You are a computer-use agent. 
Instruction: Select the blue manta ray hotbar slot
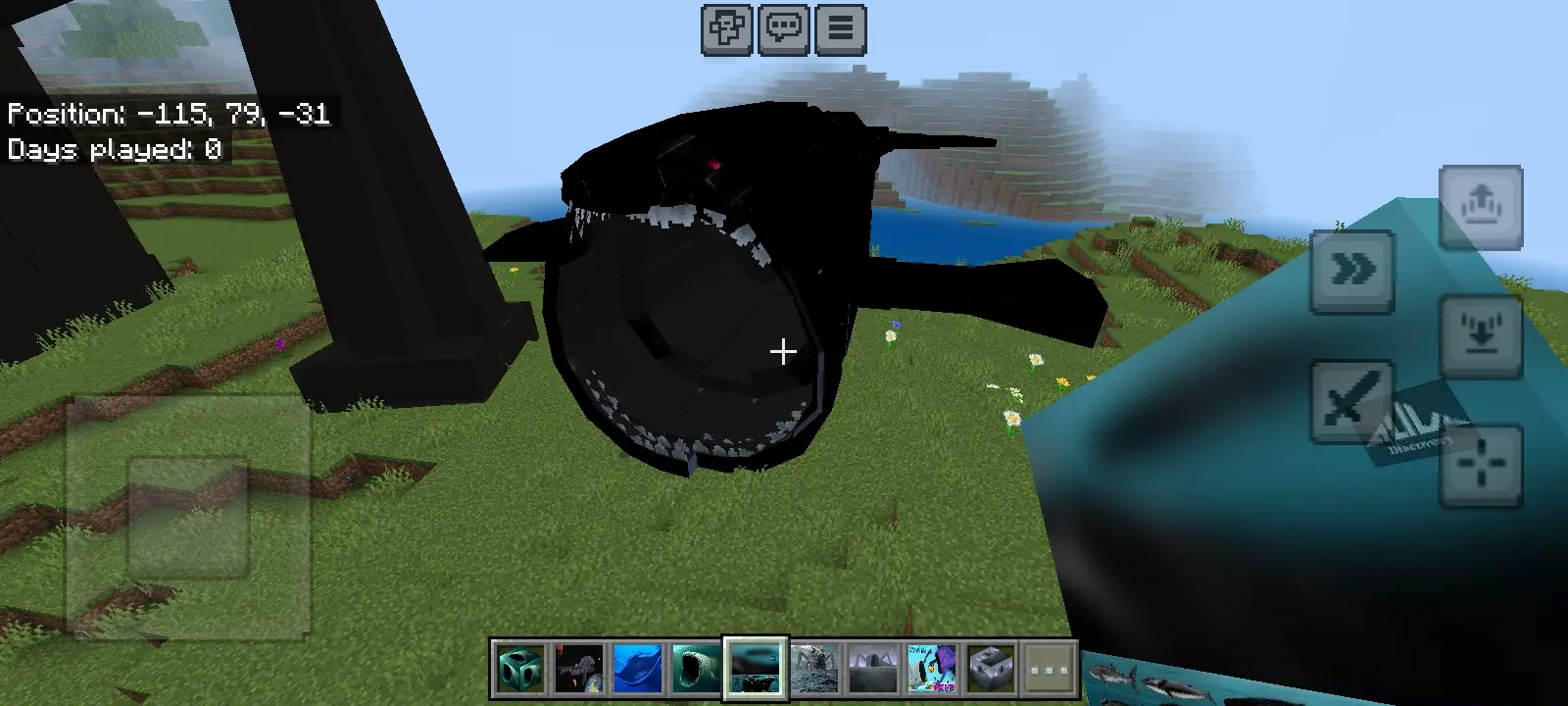click(638, 669)
